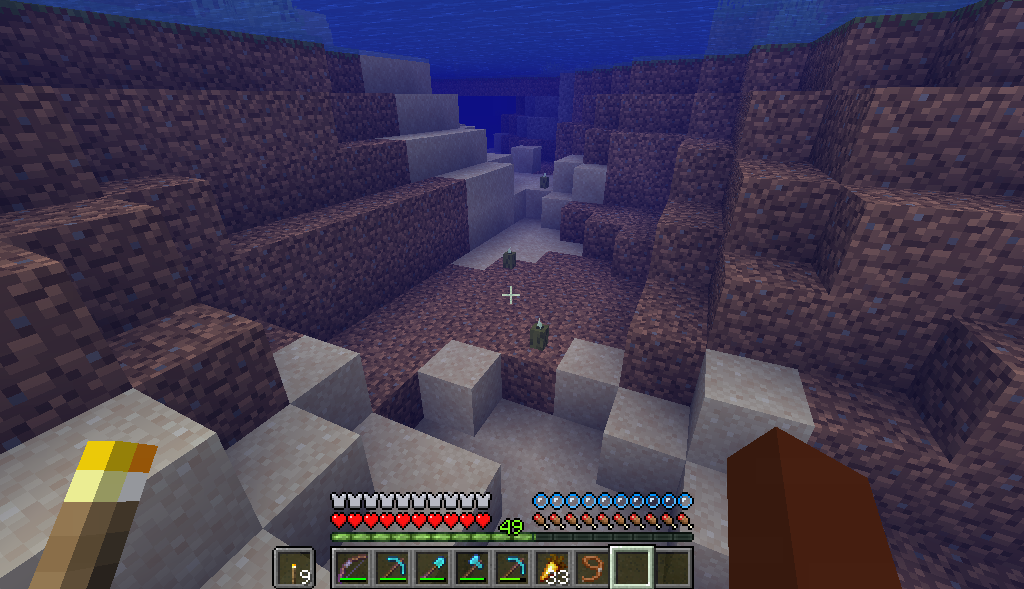Choose the diamond shovel slot
This screenshot has width=1024, height=589.
pos(431,568)
